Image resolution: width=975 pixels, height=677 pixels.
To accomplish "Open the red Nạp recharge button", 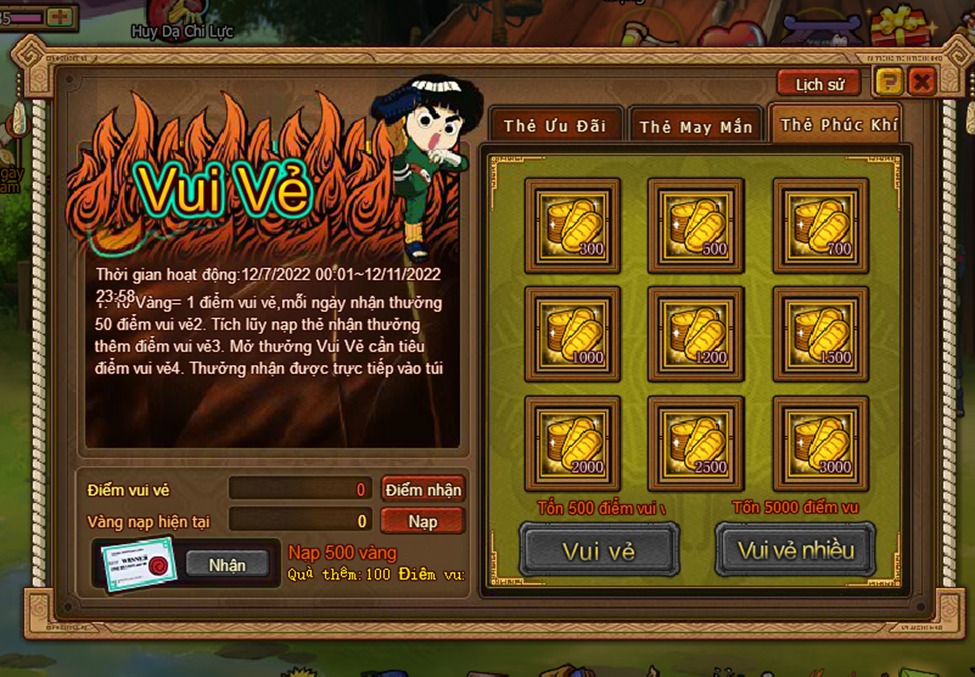I will [x=423, y=521].
